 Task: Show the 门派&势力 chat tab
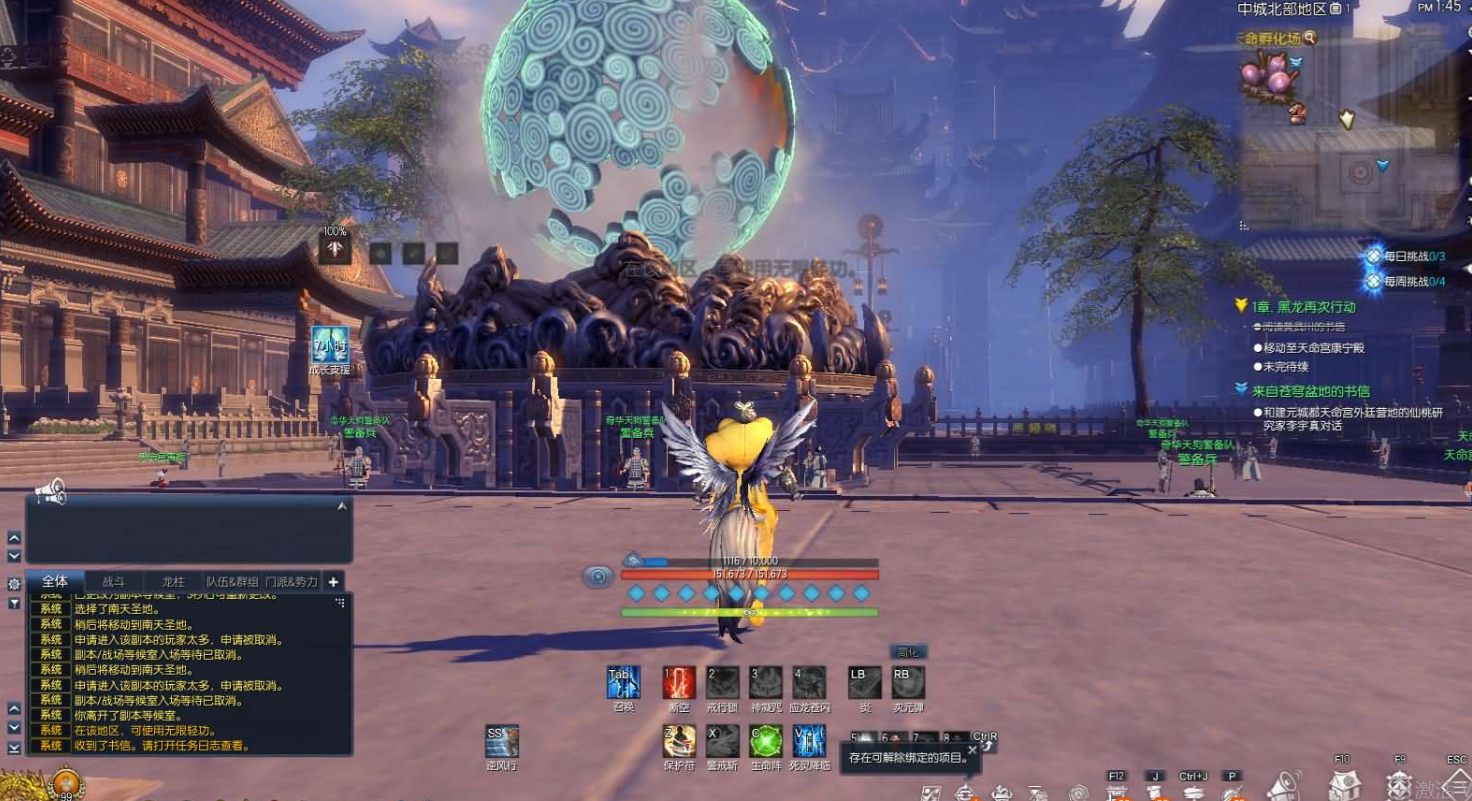291,581
